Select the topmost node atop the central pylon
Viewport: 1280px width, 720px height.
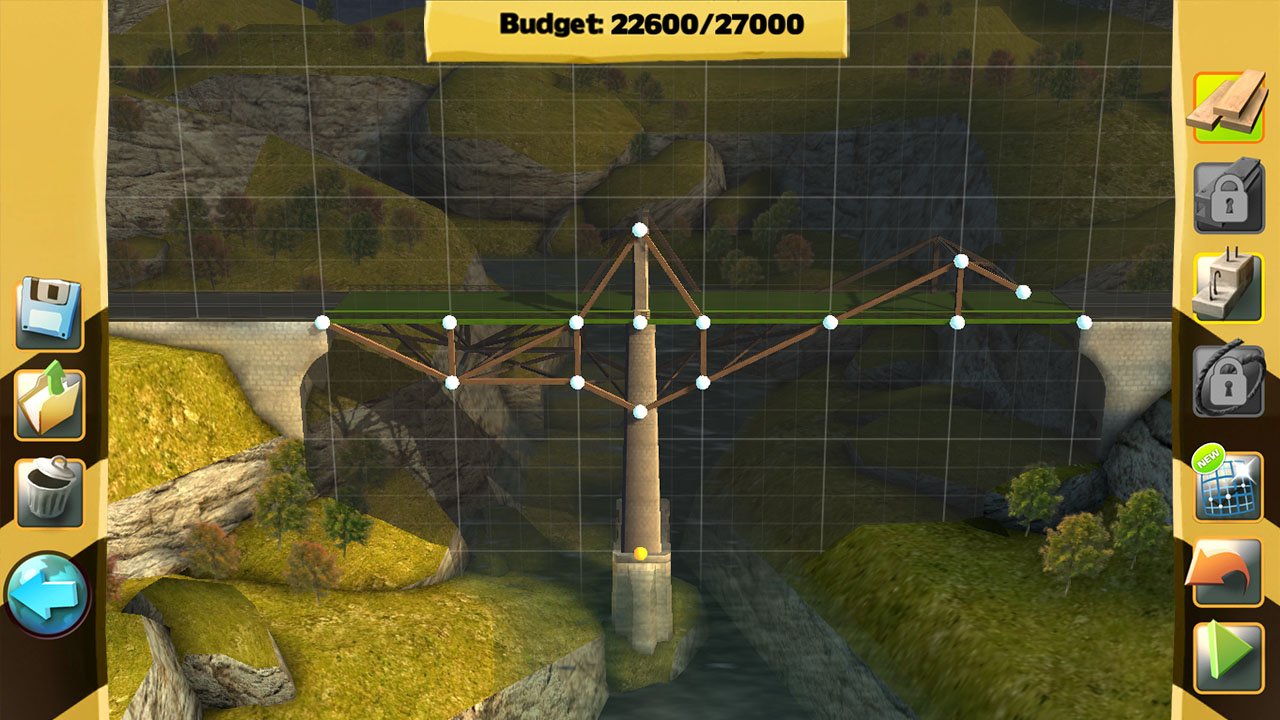tap(638, 228)
